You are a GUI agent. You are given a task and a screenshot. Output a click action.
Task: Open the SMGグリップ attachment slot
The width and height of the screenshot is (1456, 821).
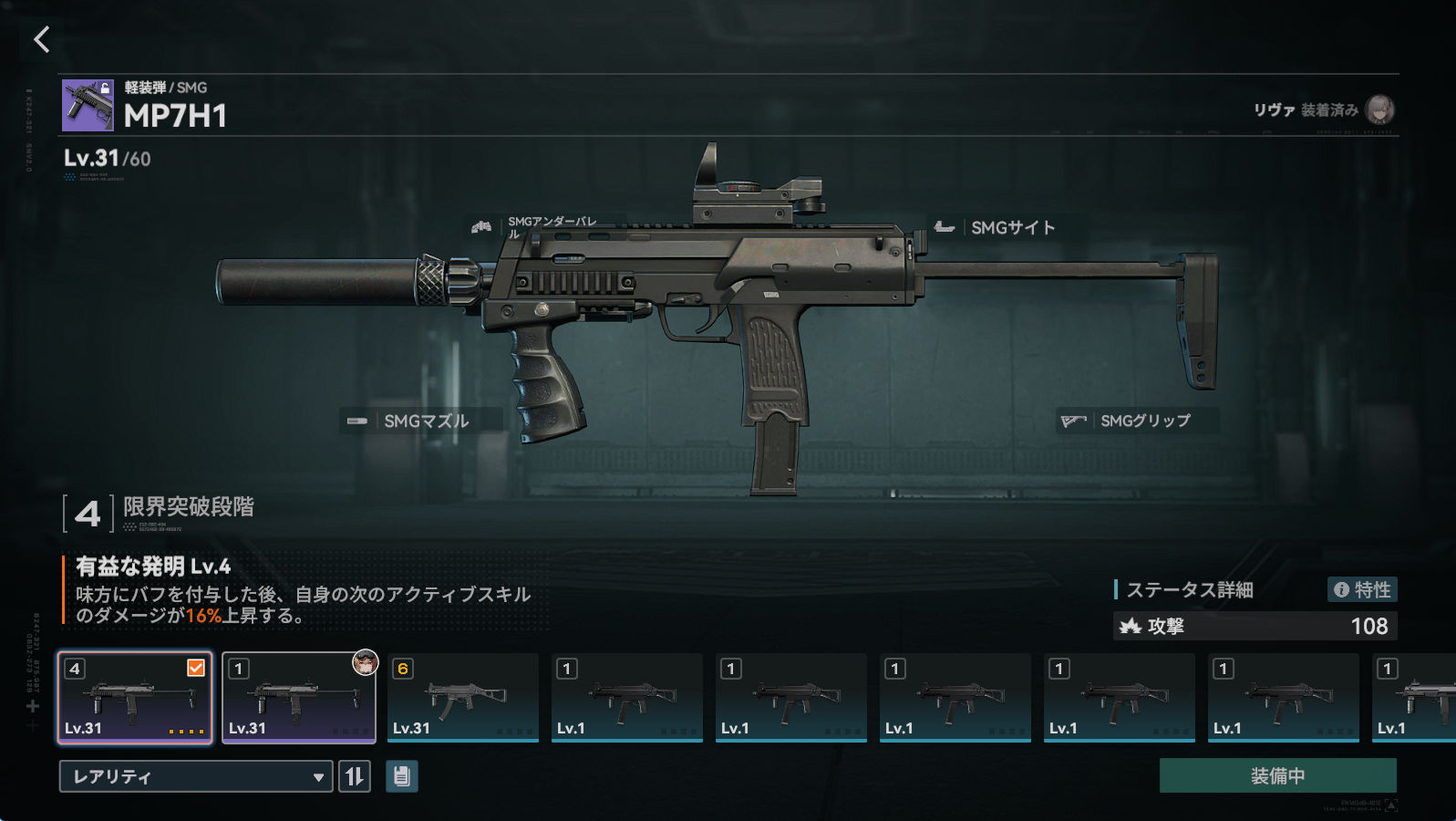(x=1137, y=421)
